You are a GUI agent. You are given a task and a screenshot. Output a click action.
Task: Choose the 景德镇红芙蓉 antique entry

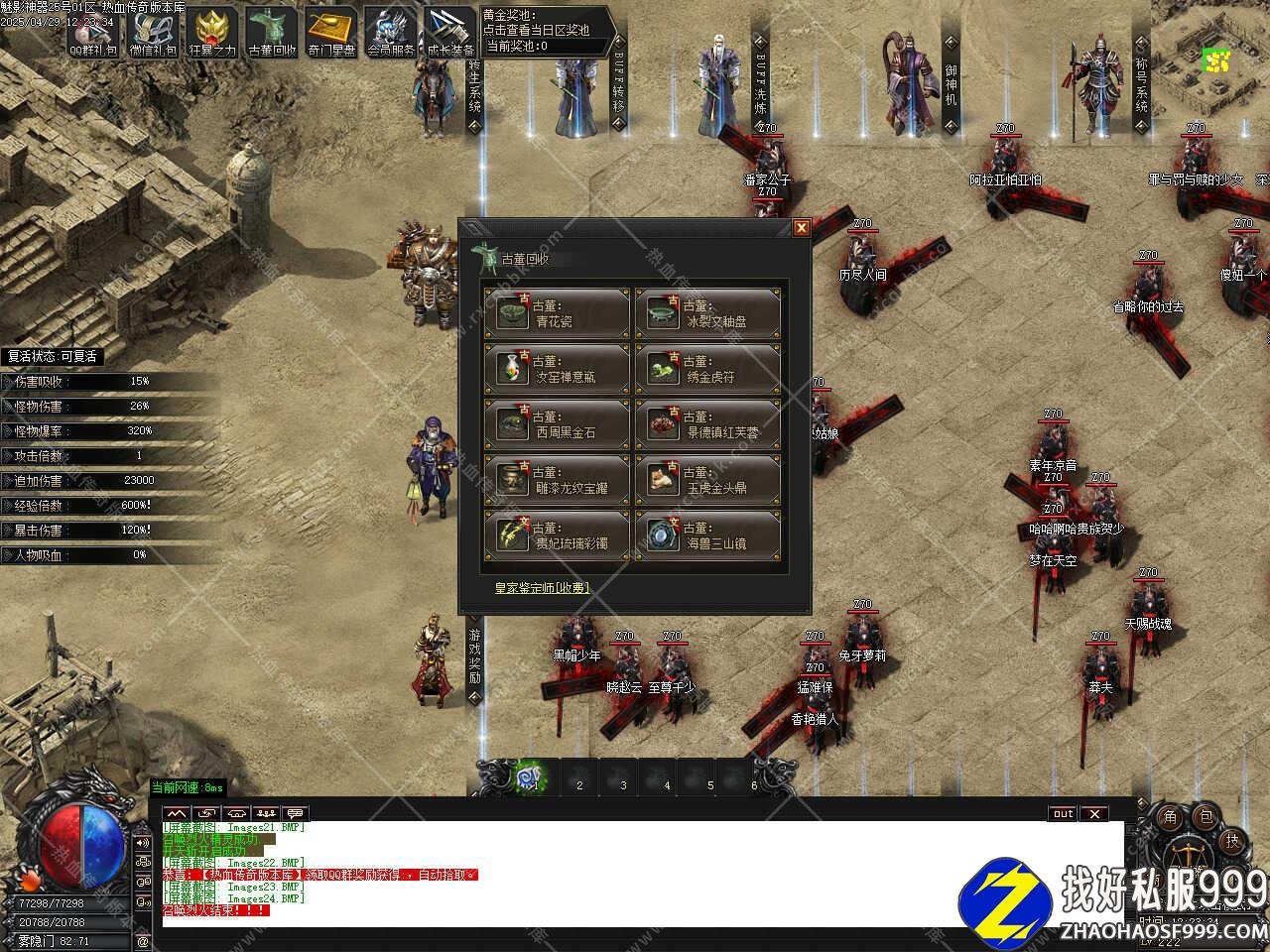pos(707,425)
